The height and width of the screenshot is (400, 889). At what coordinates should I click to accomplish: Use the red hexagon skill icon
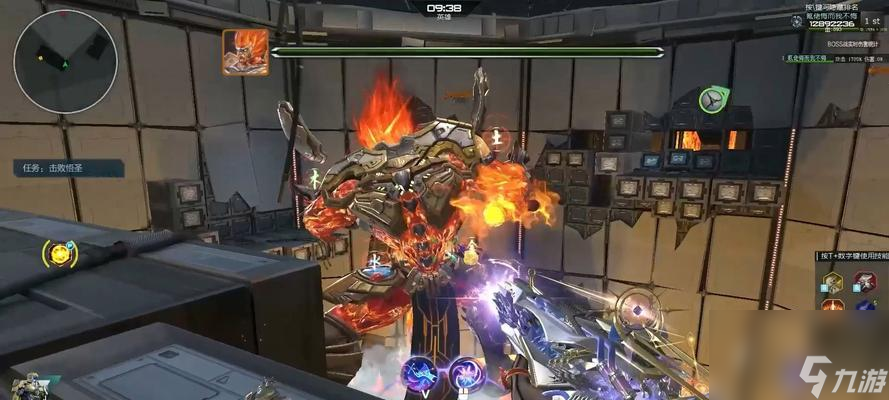tap(866, 282)
